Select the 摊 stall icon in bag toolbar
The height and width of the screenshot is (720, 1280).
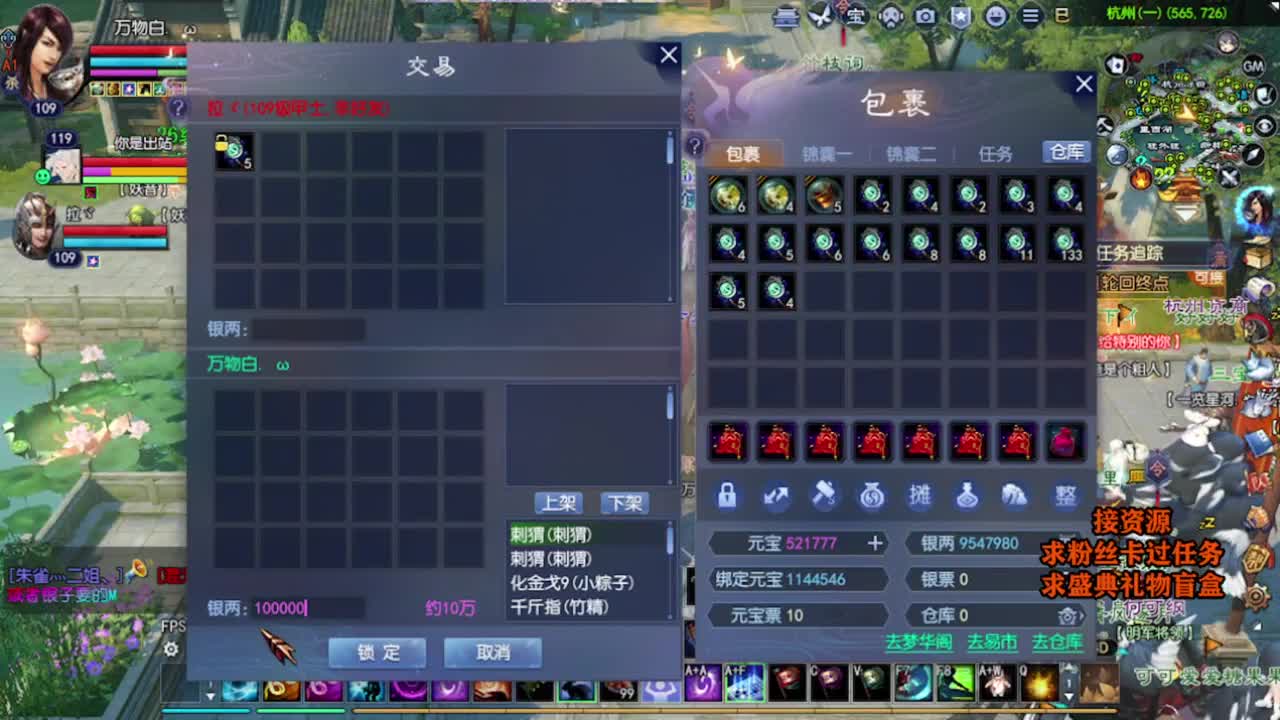click(x=920, y=495)
